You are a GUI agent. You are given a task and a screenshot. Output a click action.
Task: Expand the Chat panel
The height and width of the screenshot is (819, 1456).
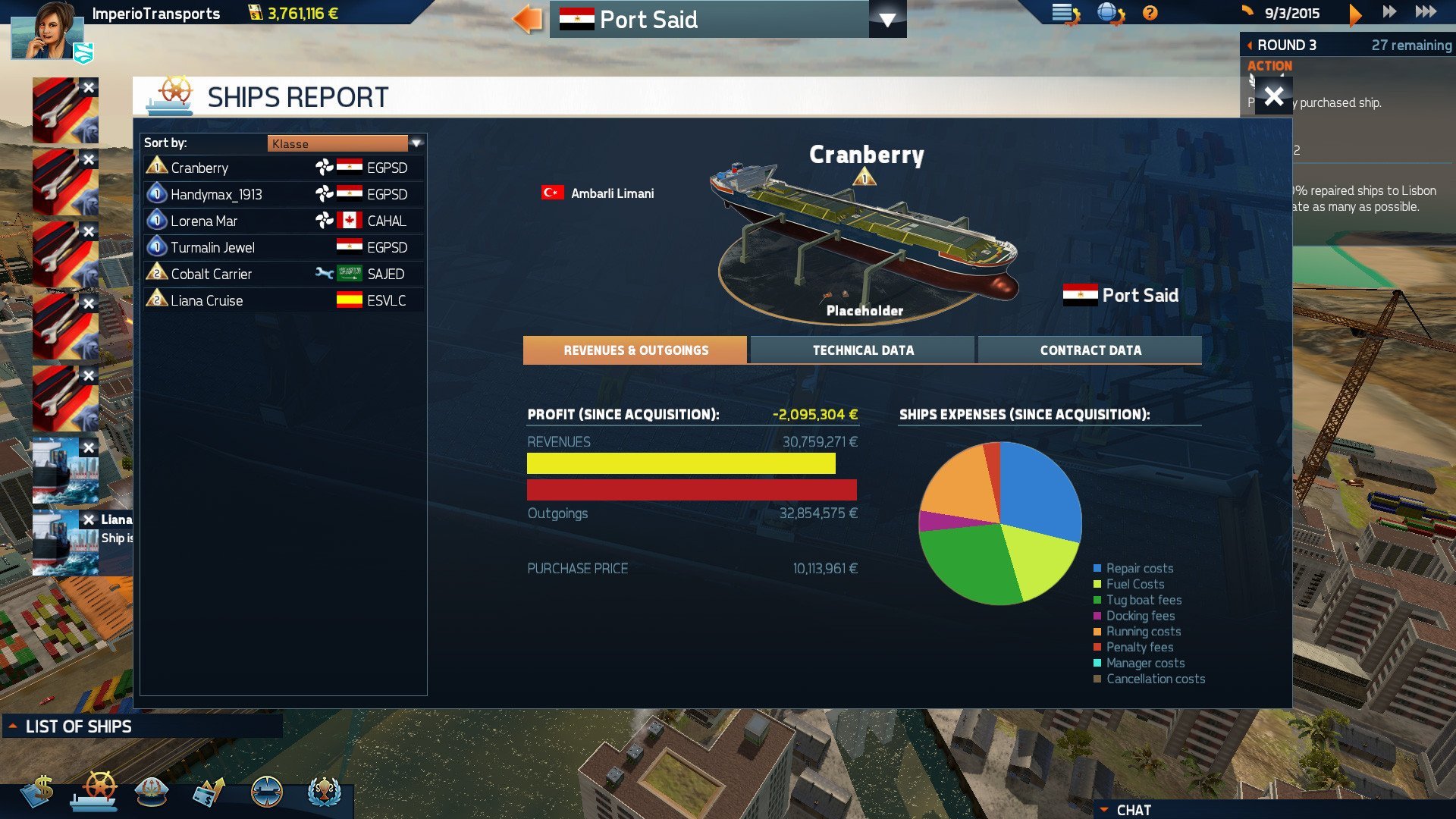pyautogui.click(x=1133, y=810)
